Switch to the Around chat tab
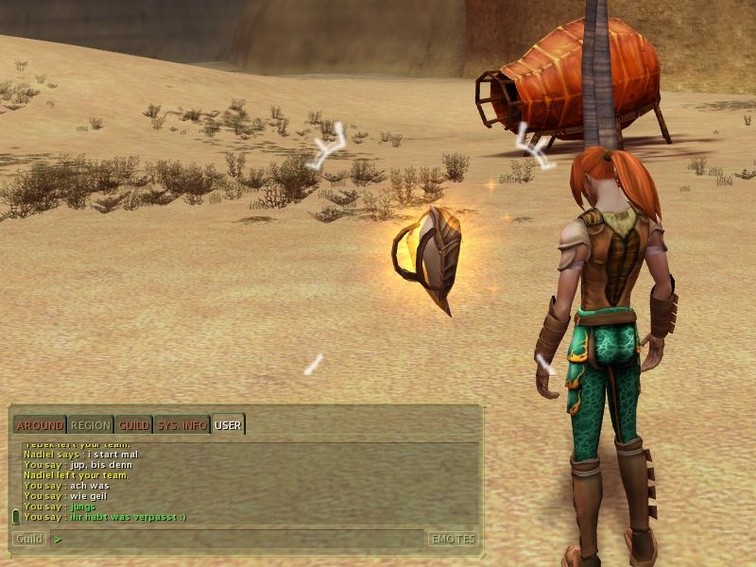Image resolution: width=756 pixels, height=567 pixels. point(39,425)
